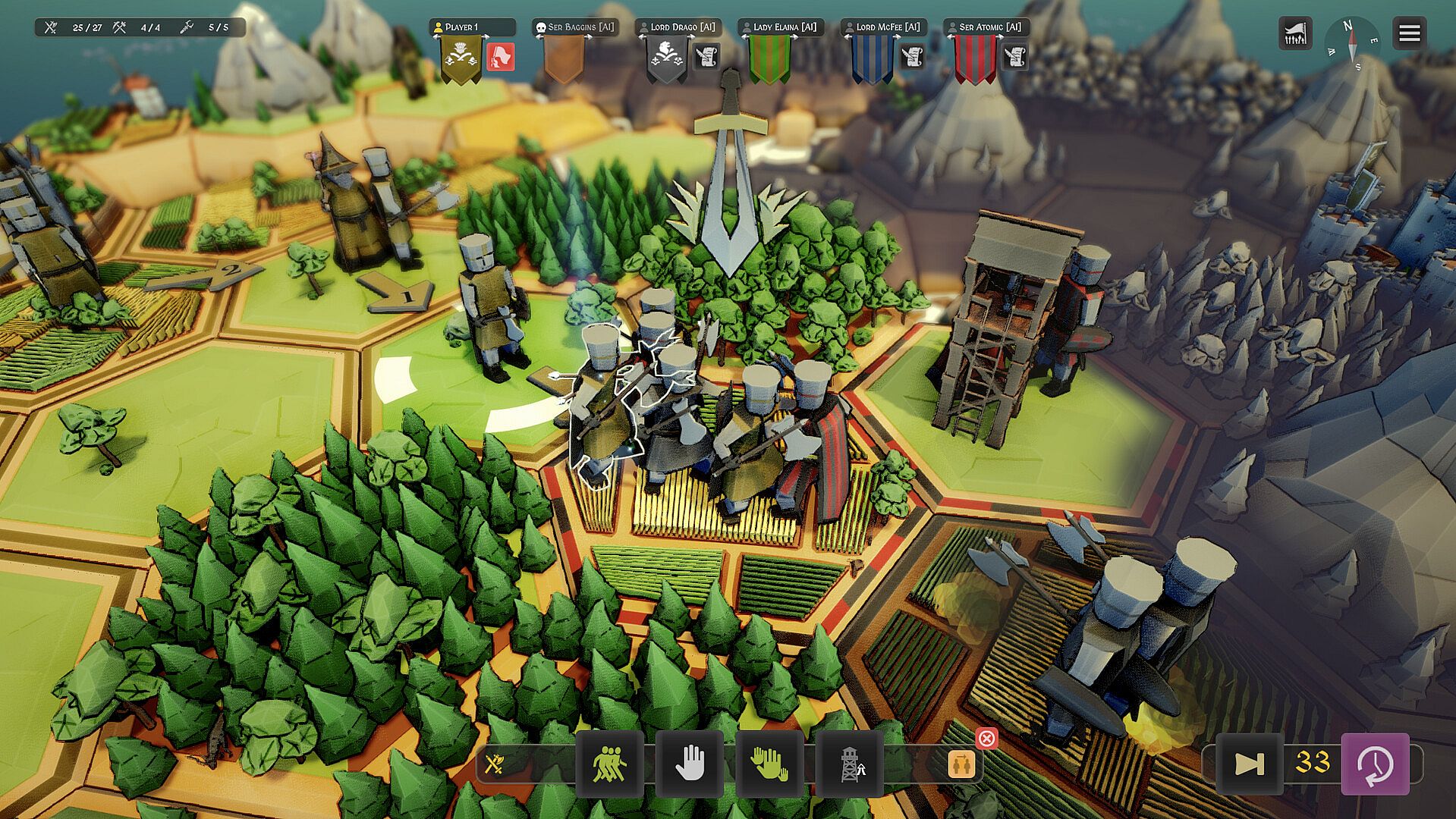Open the treaty scroll for Lord Drago
1456x819 pixels.
point(706,57)
